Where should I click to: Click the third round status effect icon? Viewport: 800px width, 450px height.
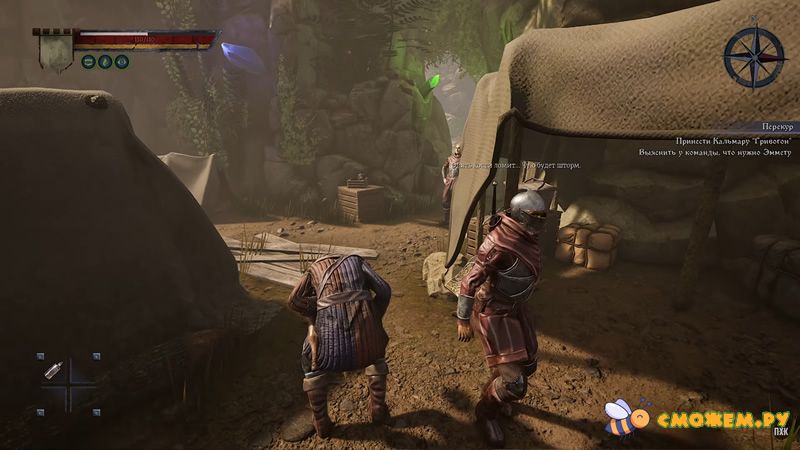pyautogui.click(x=121, y=62)
